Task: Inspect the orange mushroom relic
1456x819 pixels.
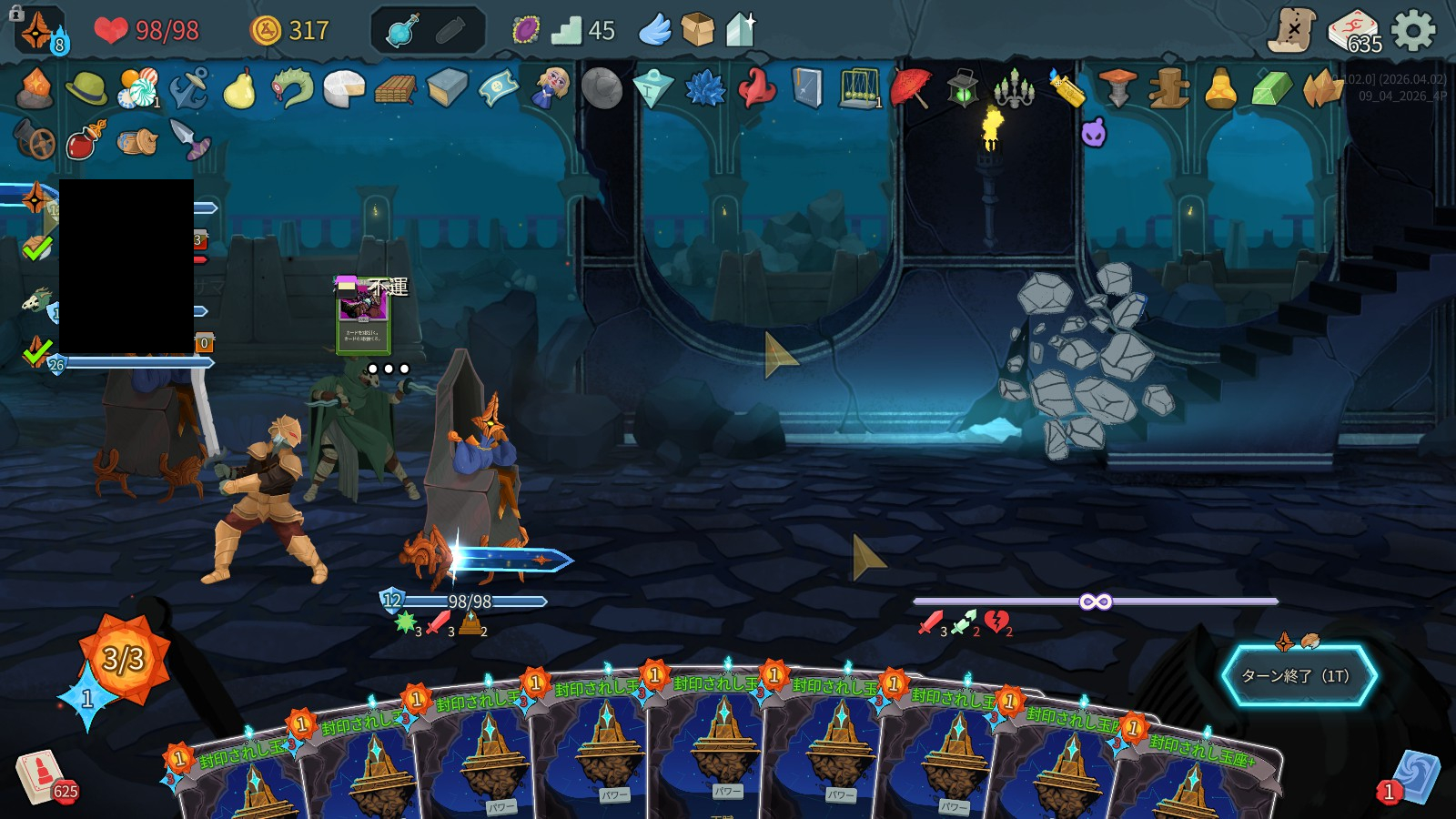Action: 1117,88
